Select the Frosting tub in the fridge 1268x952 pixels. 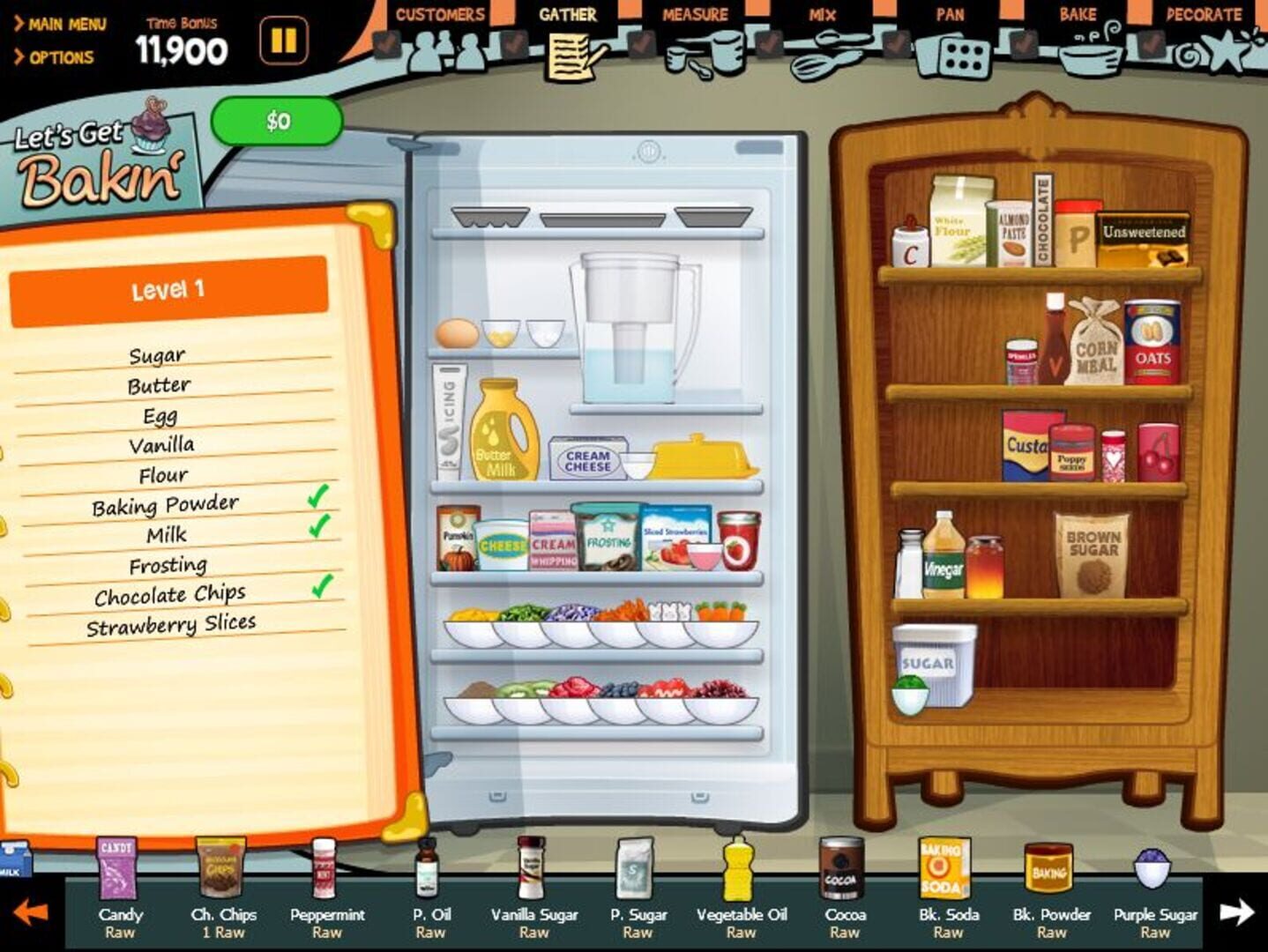tap(608, 539)
